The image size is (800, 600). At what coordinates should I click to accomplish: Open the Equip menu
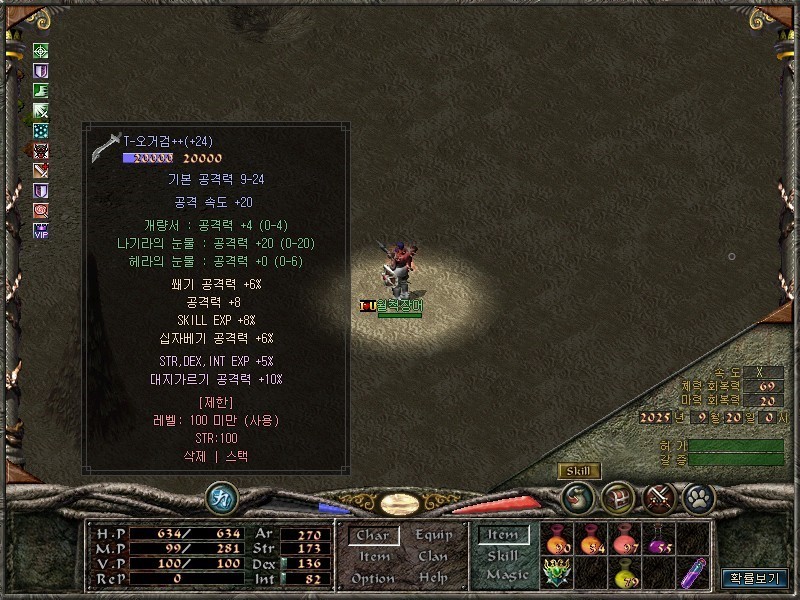(433, 535)
